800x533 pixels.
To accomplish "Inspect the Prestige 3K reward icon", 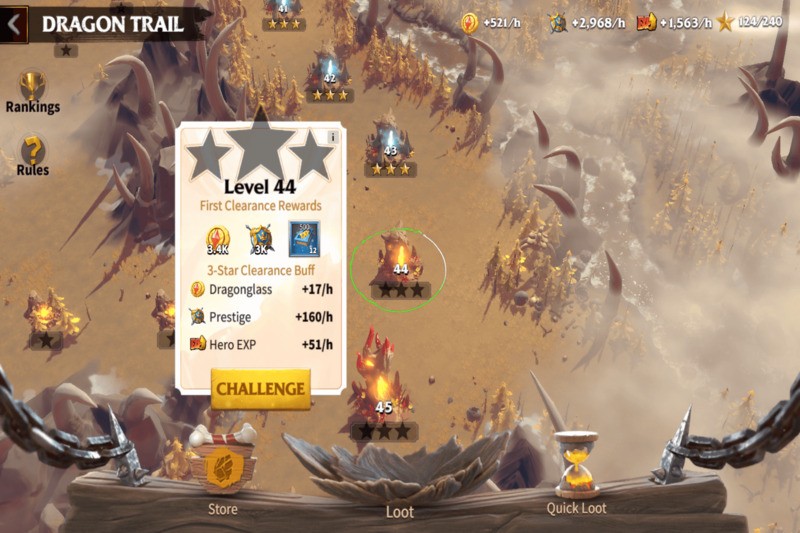I will click(262, 240).
